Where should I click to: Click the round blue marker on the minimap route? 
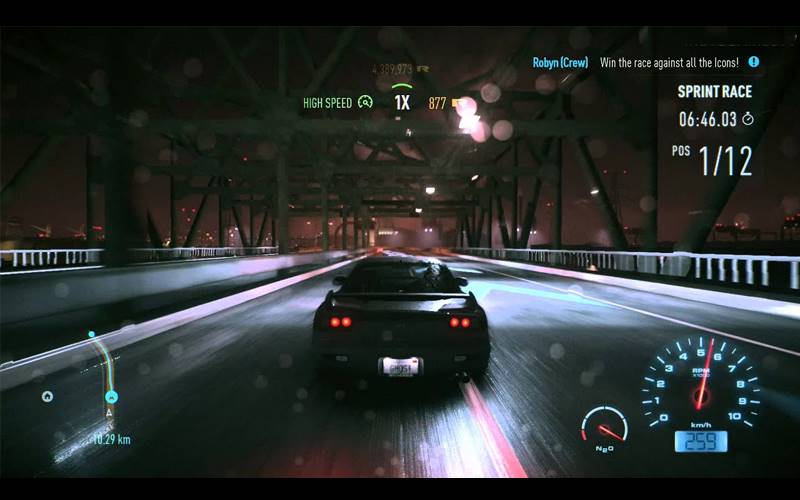[112, 397]
